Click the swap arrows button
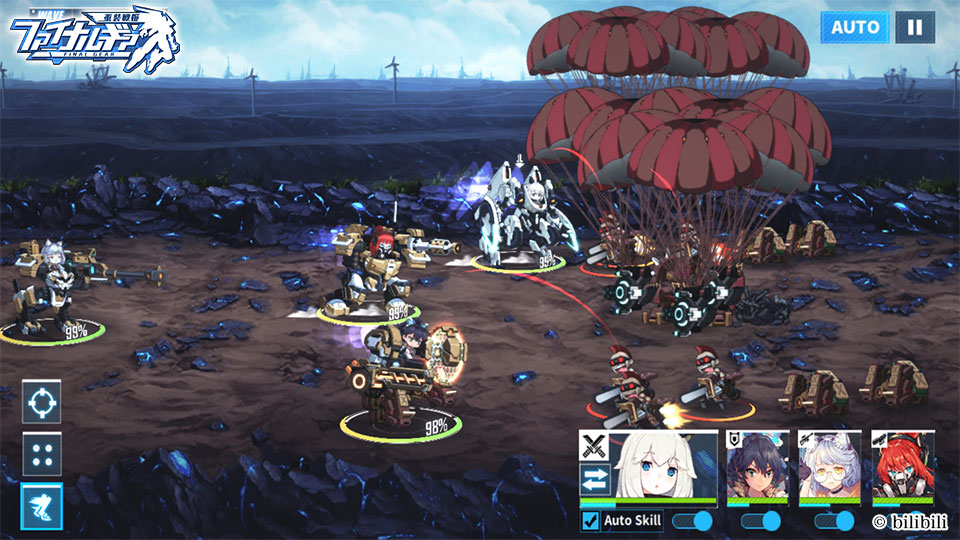This screenshot has width=960, height=540. [595, 477]
